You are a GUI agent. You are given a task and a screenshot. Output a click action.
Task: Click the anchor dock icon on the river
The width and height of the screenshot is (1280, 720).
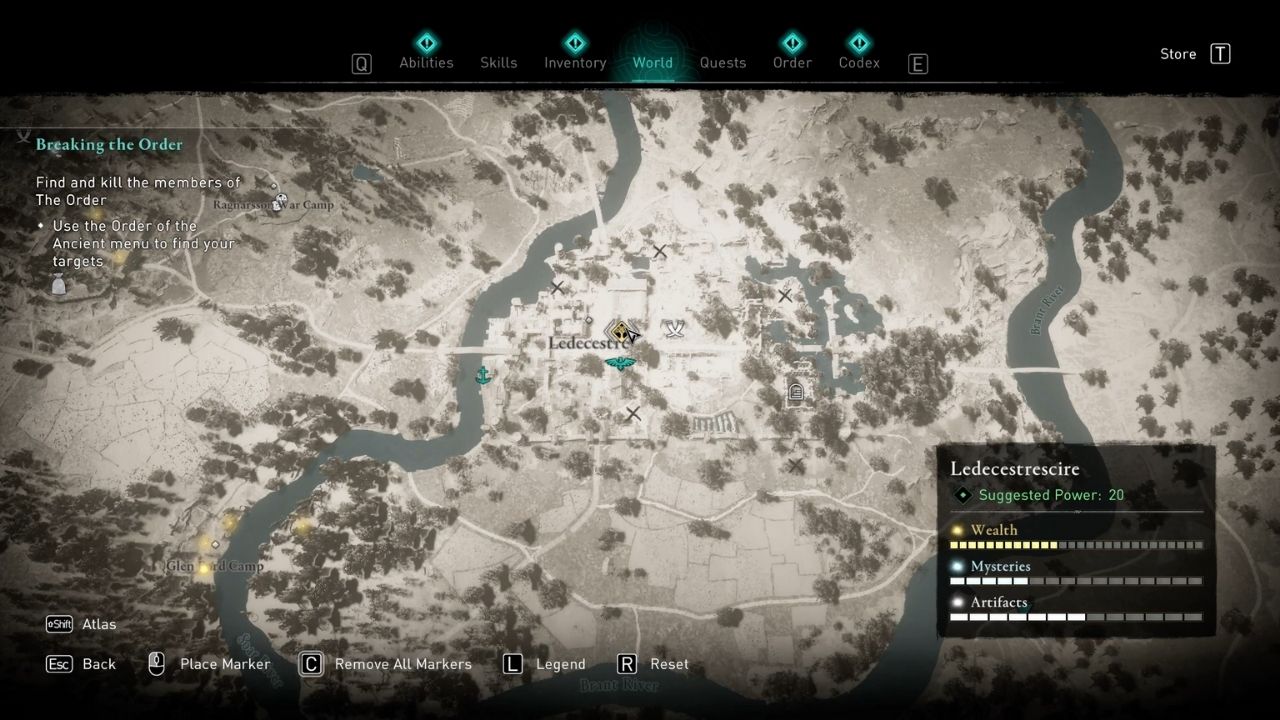pyautogui.click(x=483, y=375)
